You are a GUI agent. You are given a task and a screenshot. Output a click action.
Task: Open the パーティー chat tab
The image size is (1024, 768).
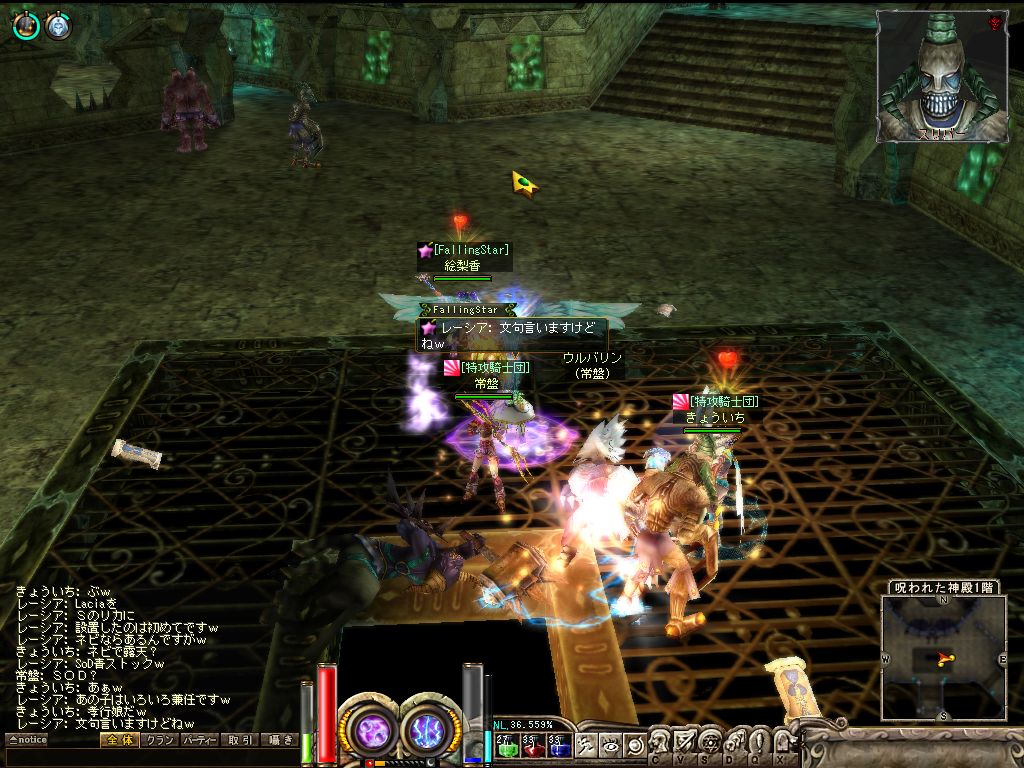point(198,740)
